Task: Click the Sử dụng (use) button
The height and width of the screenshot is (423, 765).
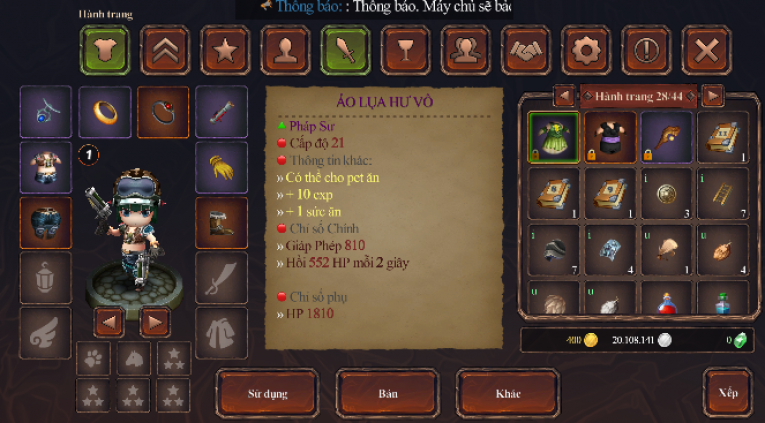Action: tap(268, 393)
